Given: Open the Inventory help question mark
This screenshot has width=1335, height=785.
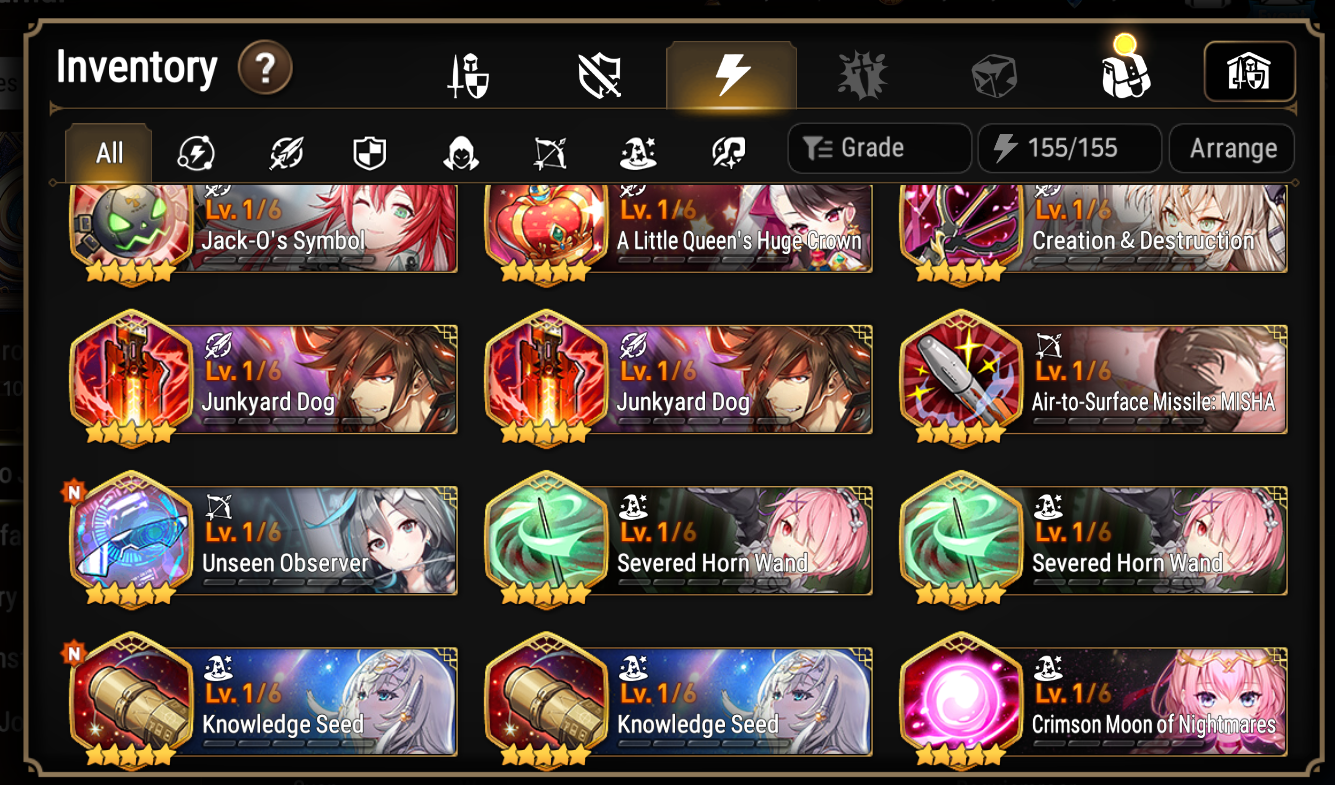Looking at the screenshot, I should tap(266, 68).
